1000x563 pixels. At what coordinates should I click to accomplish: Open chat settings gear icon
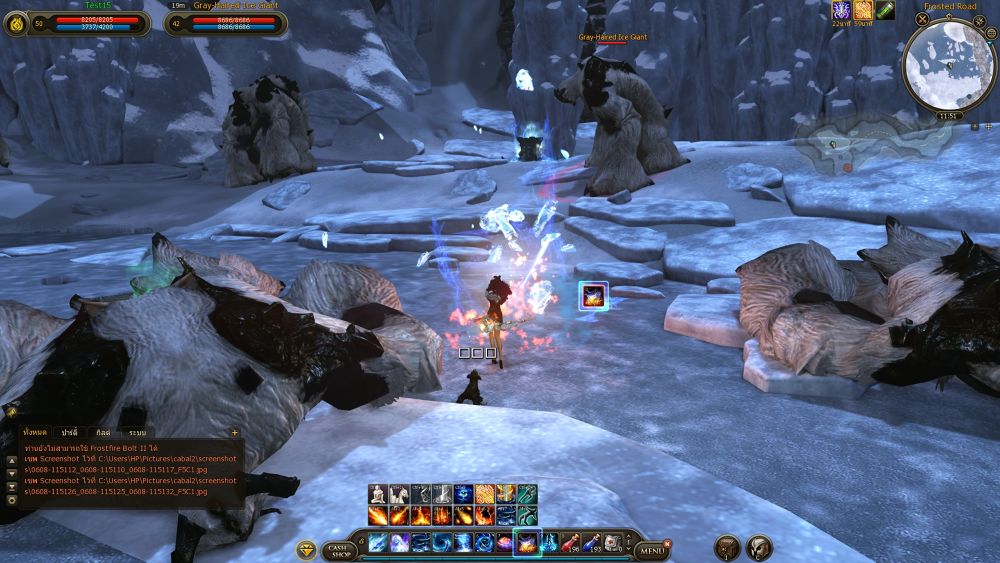coord(11,499)
